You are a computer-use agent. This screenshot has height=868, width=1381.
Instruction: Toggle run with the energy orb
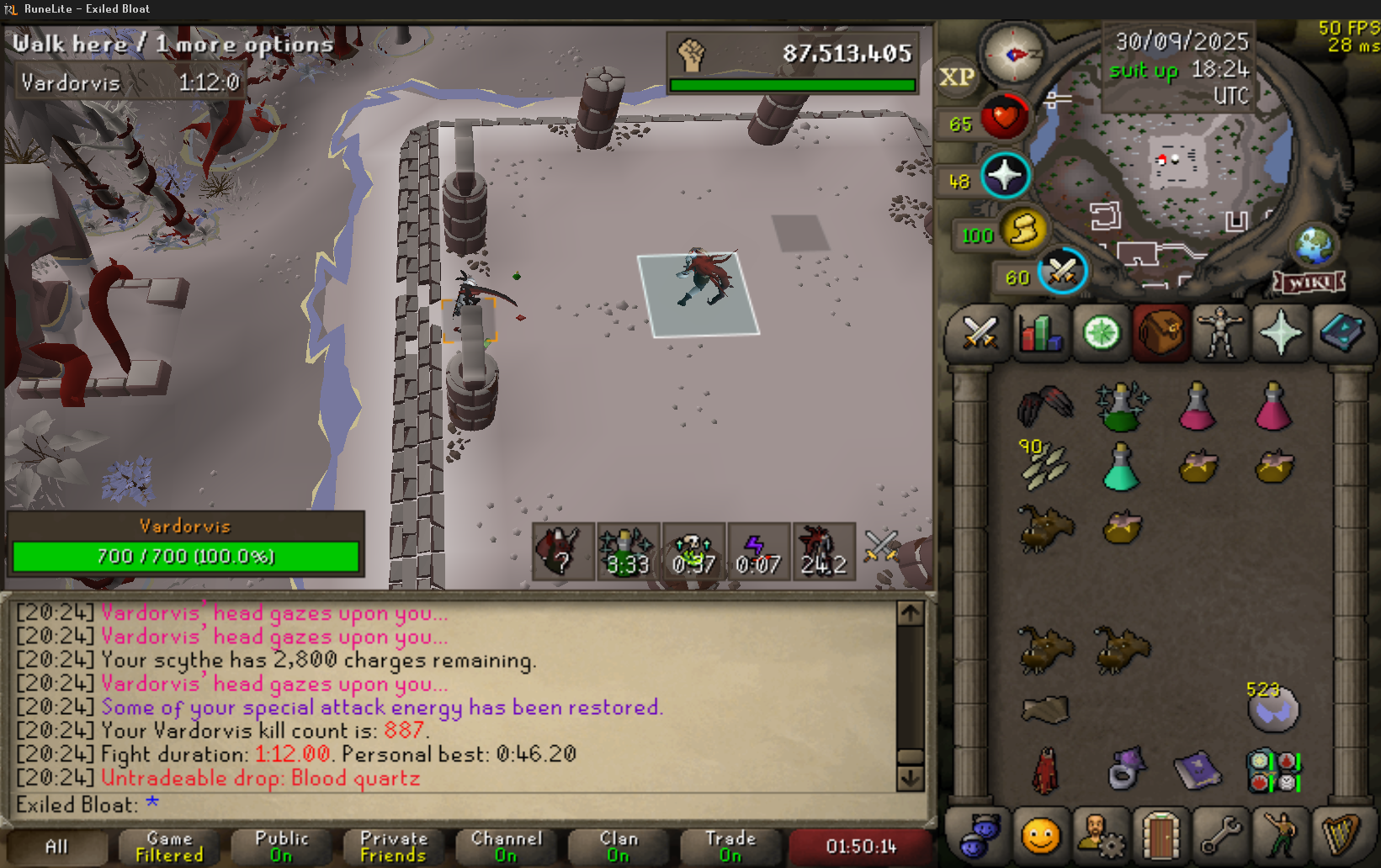[x=1023, y=229]
